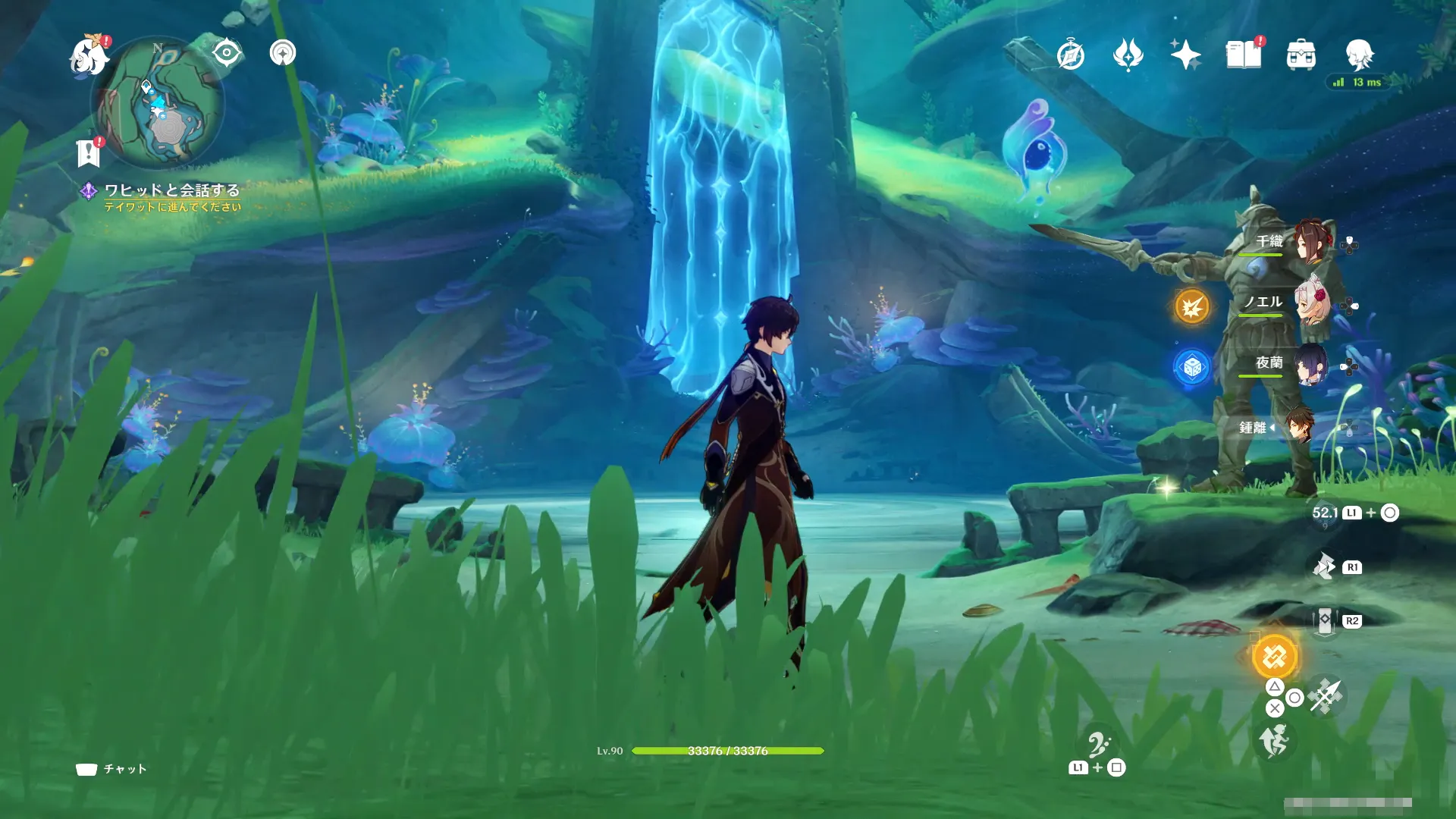1456x819 pixels.
Task: Activate the orange Geo elemental skill icon
Action: (1275, 657)
